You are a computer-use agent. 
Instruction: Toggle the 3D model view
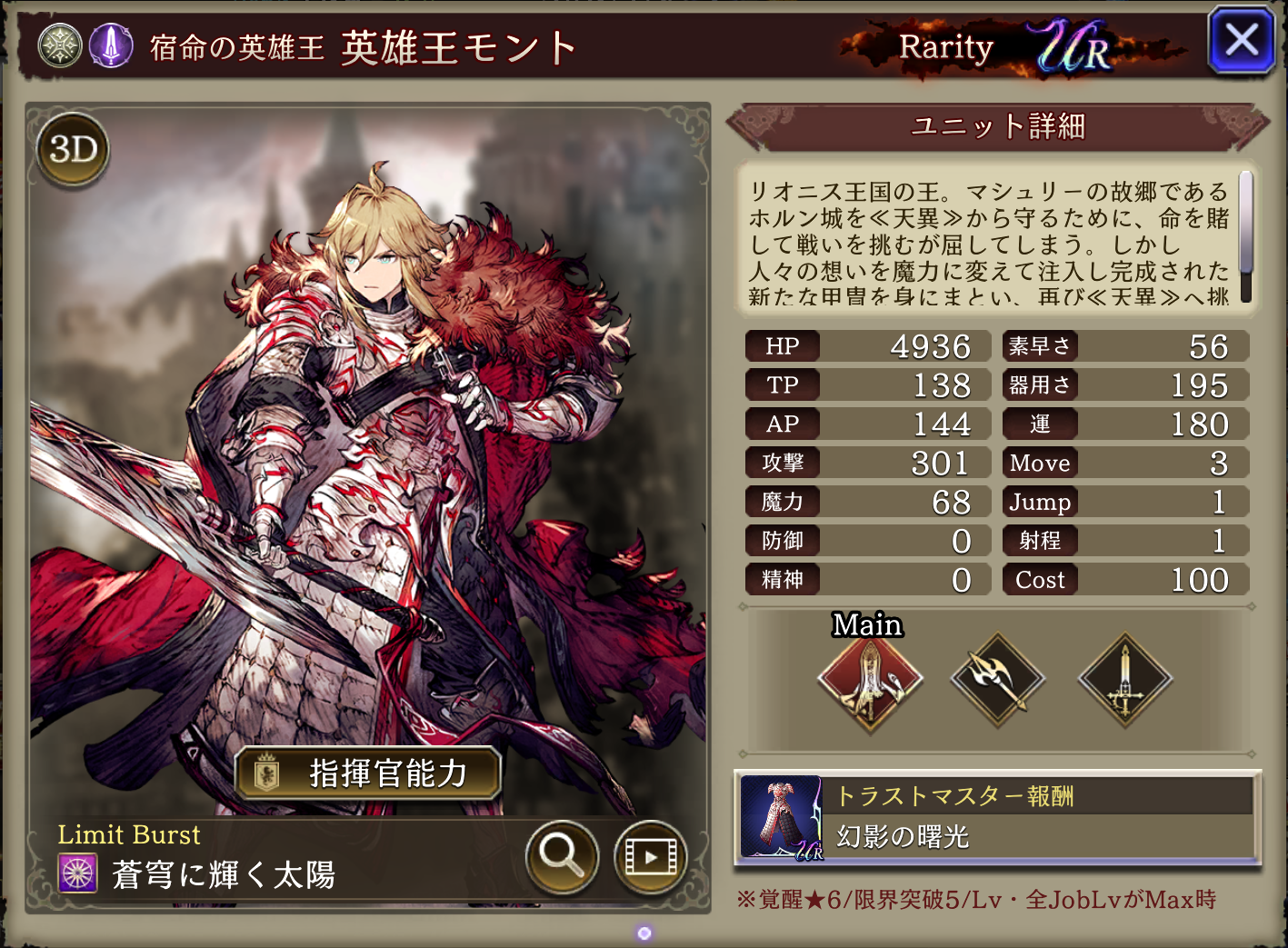(x=73, y=149)
